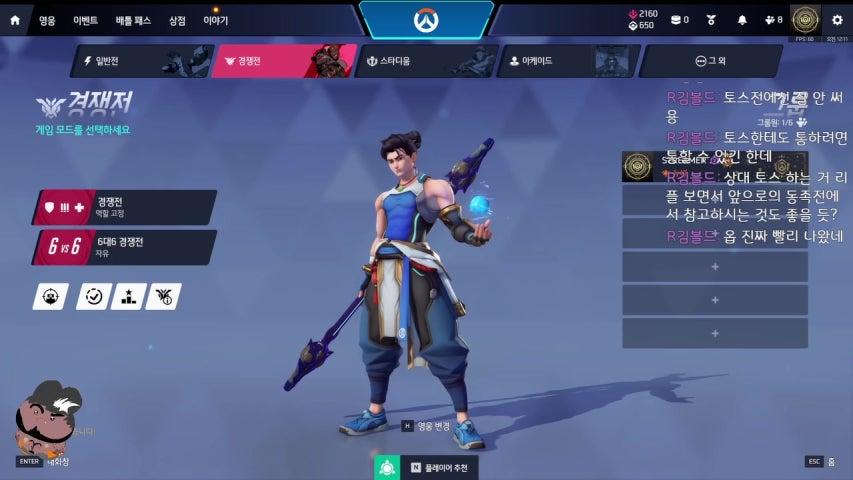Open the 배틀 패스 (Battle Pass) menu

point(131,20)
